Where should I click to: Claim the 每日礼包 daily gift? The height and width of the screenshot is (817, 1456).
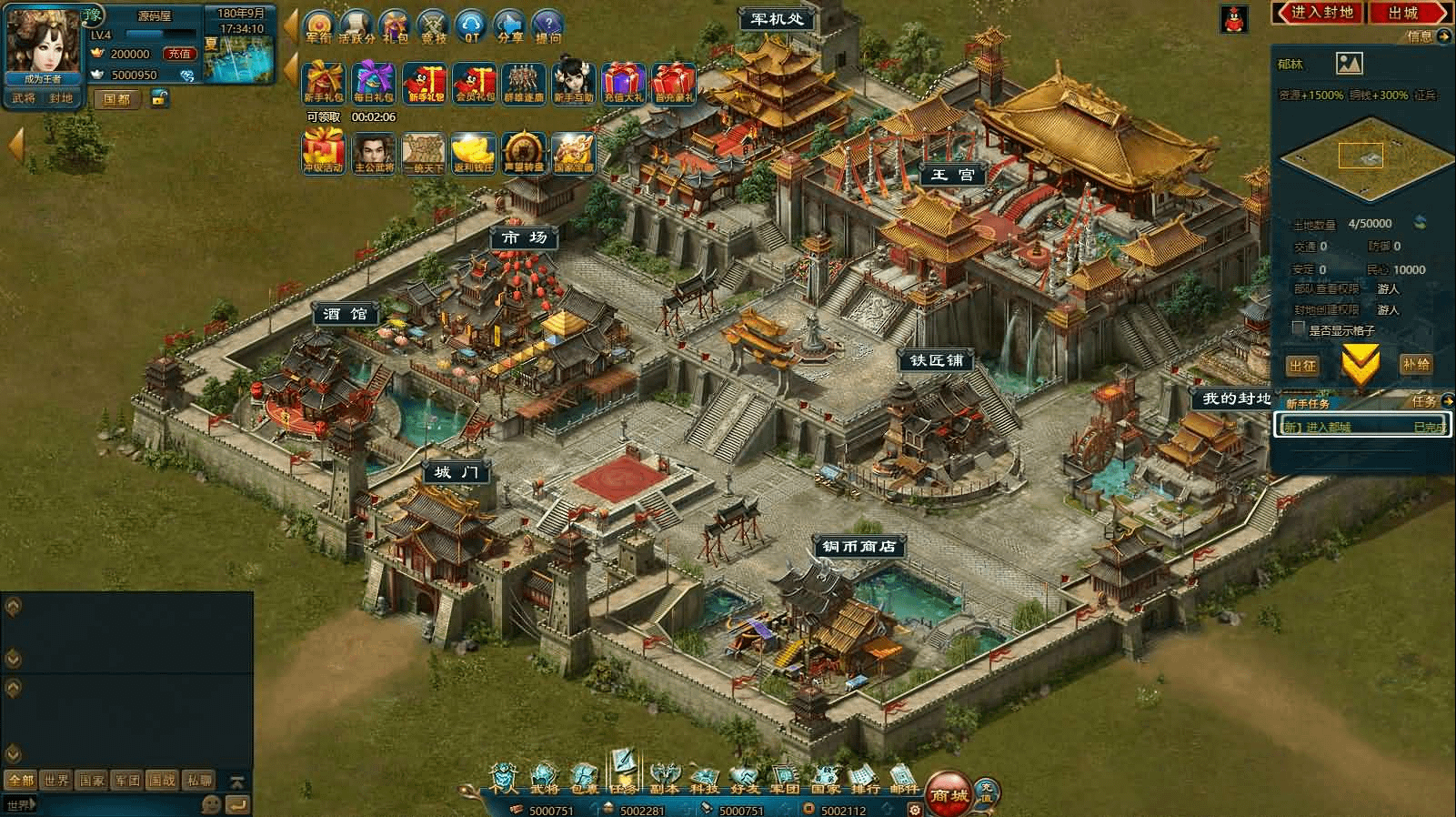[x=374, y=83]
